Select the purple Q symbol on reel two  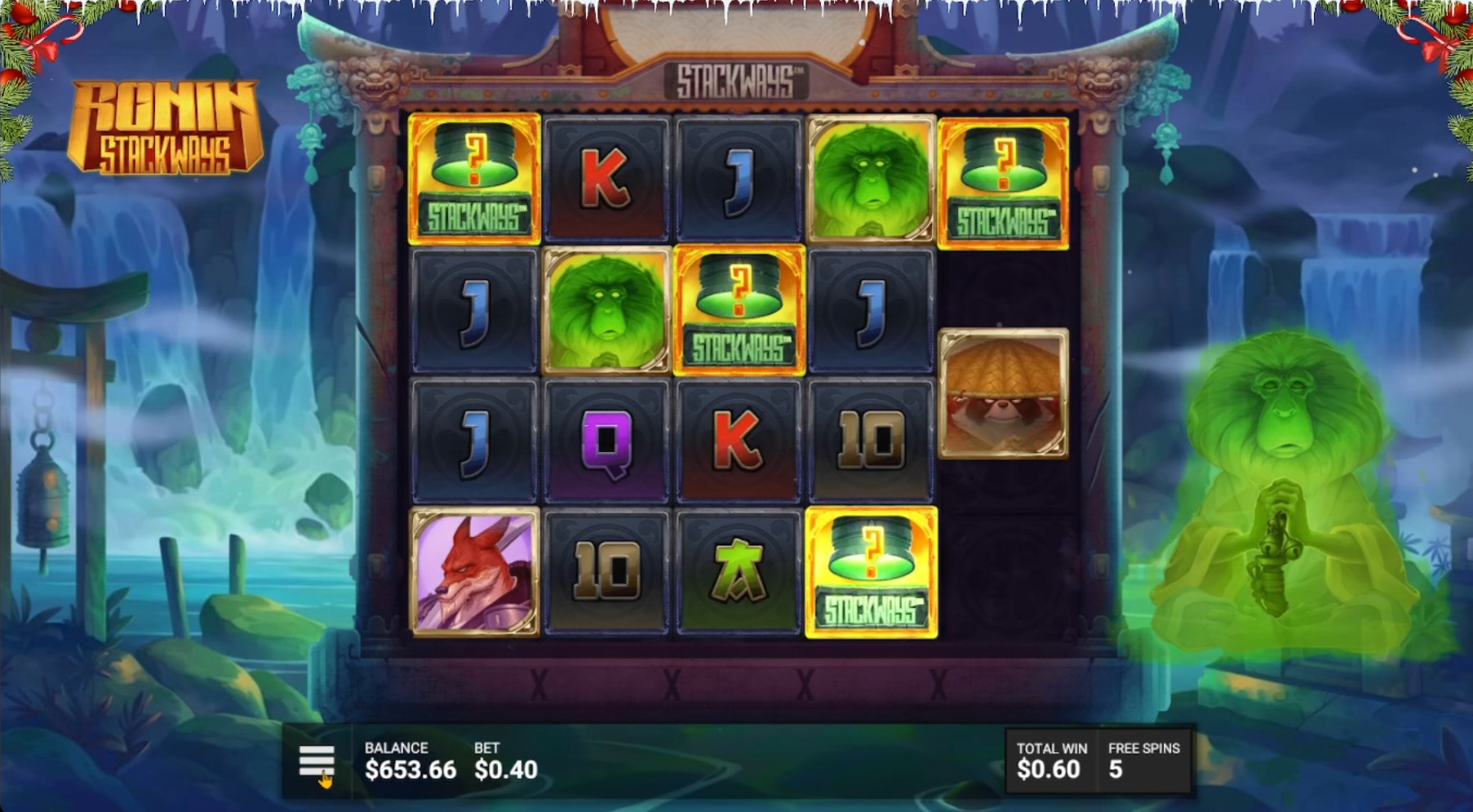click(606, 441)
